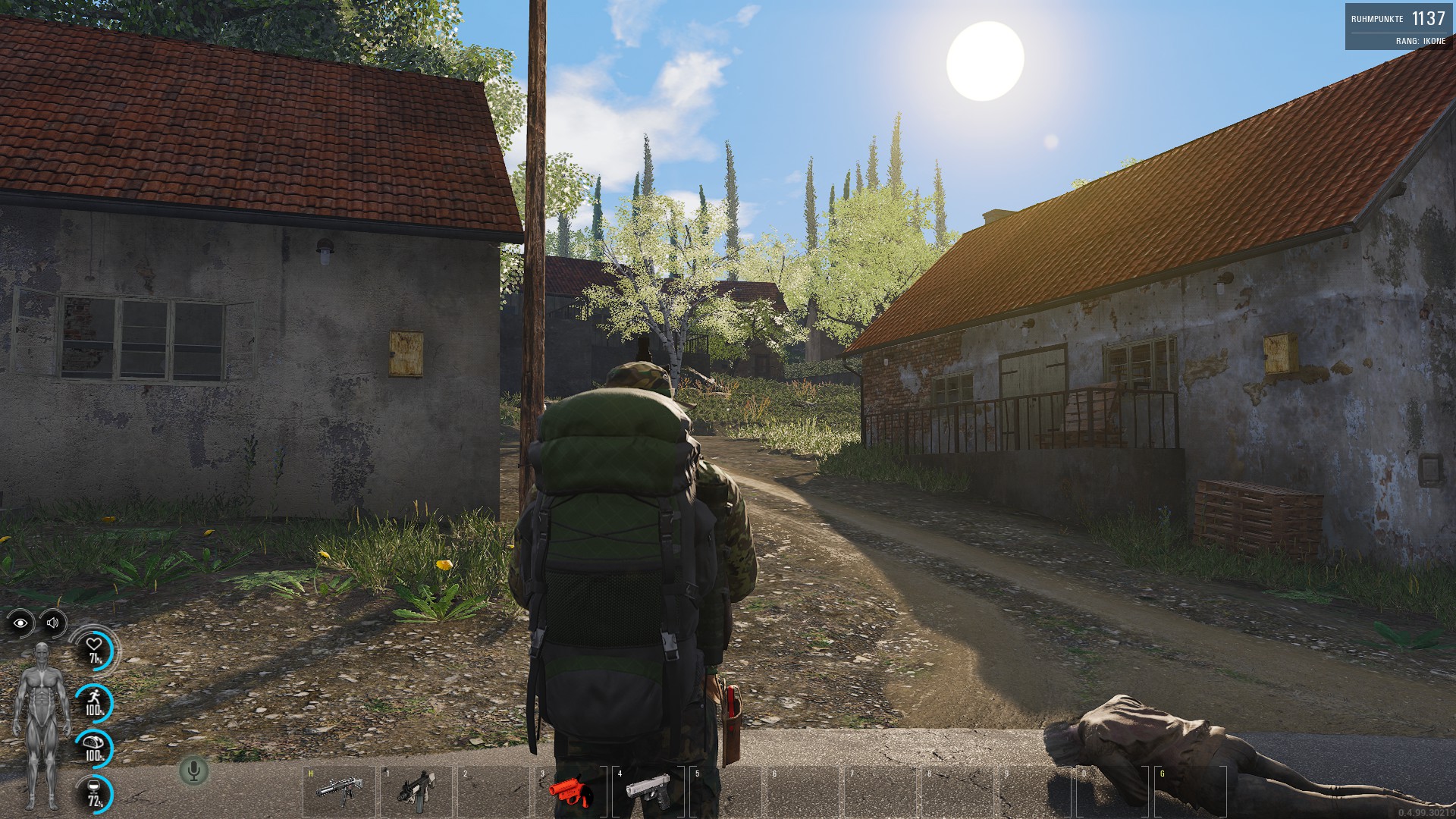Screen dimensions: 1456x819
Task: Open the Ruhmpunkte rank panel
Action: coord(1399,27)
